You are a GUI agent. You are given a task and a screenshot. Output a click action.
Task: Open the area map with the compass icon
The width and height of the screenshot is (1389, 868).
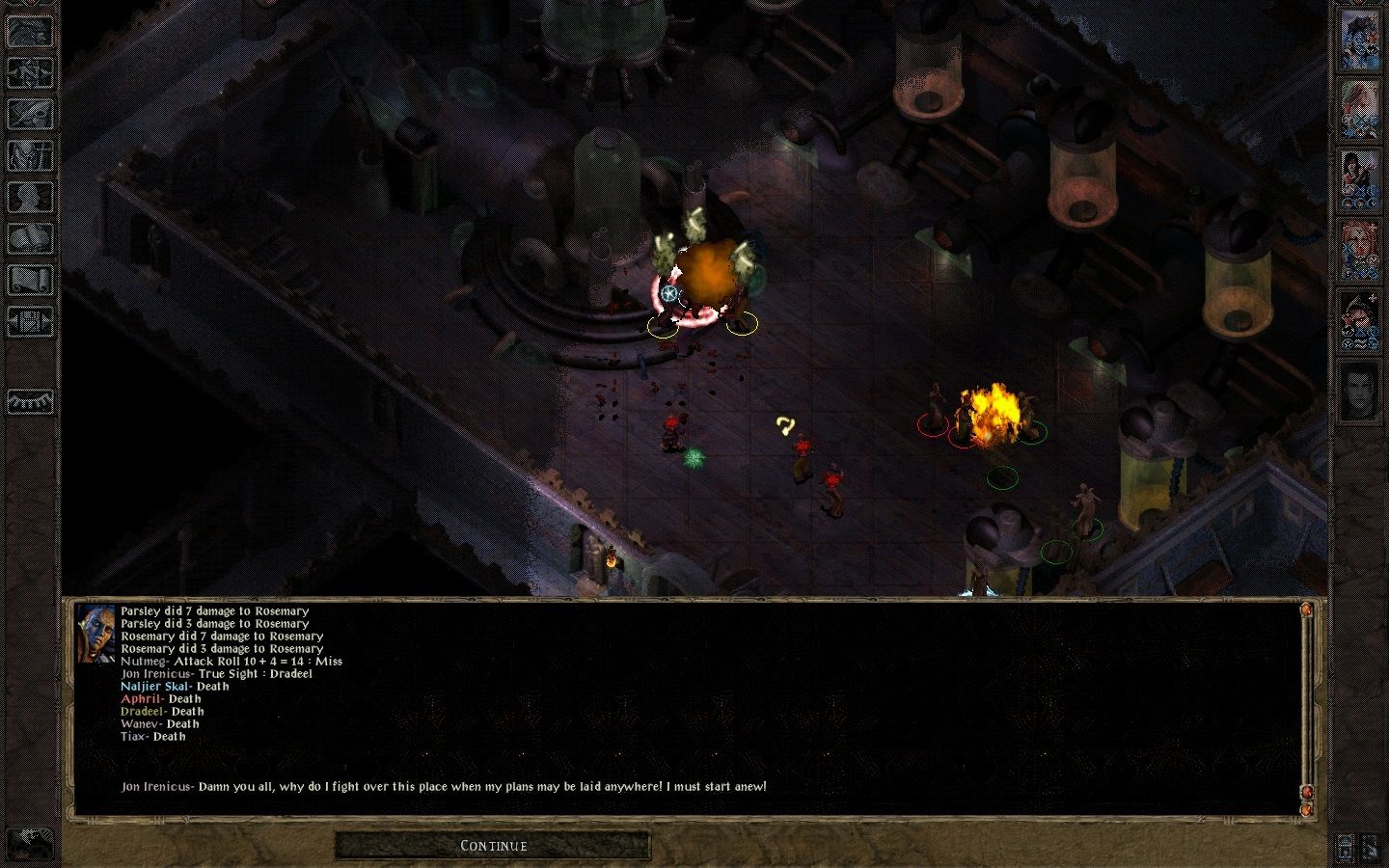pyautogui.click(x=31, y=71)
